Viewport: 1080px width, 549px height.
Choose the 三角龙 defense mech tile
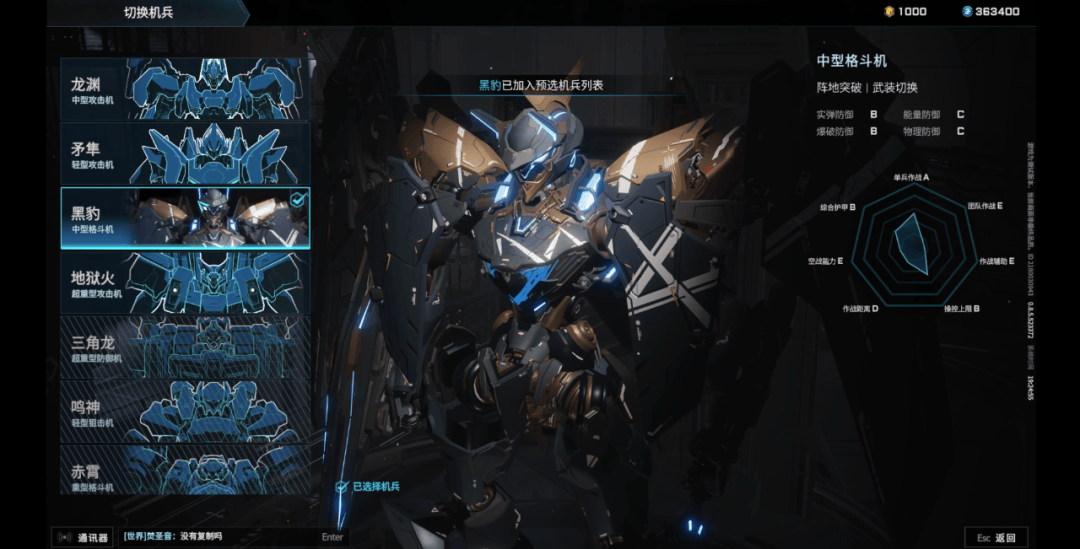point(185,346)
